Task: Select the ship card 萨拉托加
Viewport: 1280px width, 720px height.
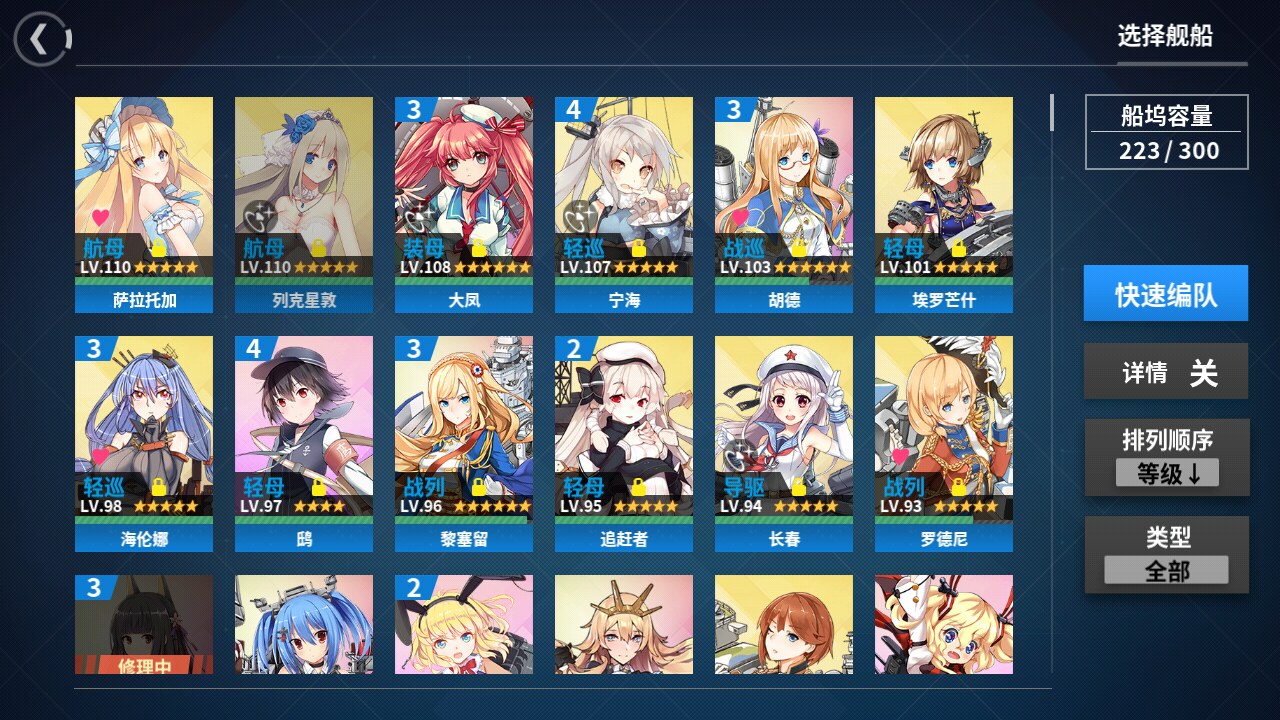Action: pyautogui.click(x=144, y=204)
